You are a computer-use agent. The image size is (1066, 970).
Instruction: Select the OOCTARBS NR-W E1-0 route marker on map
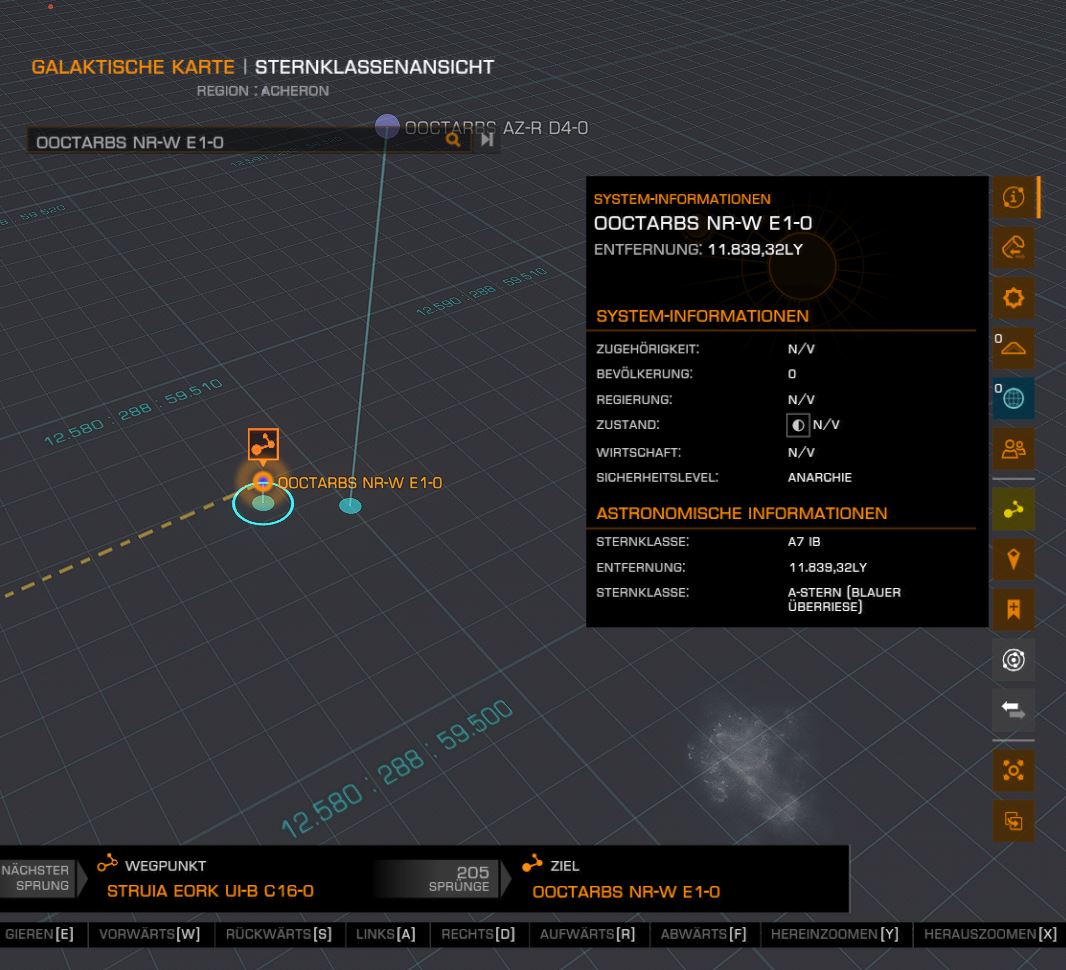pos(263,445)
